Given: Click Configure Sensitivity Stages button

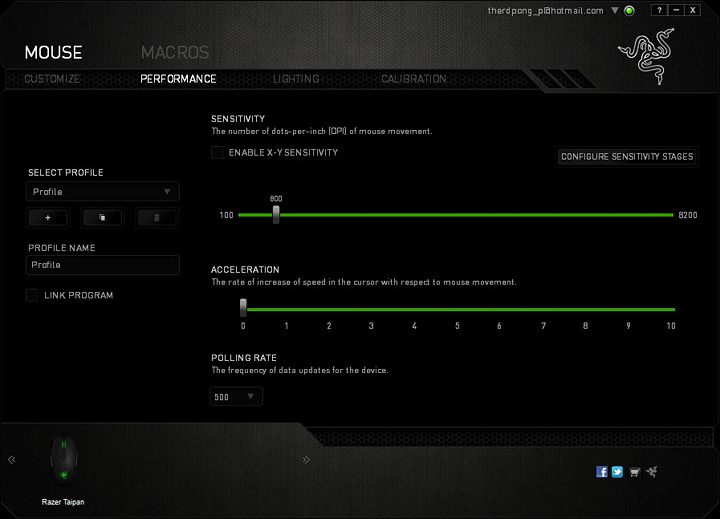Looking at the screenshot, I should (x=627, y=157).
